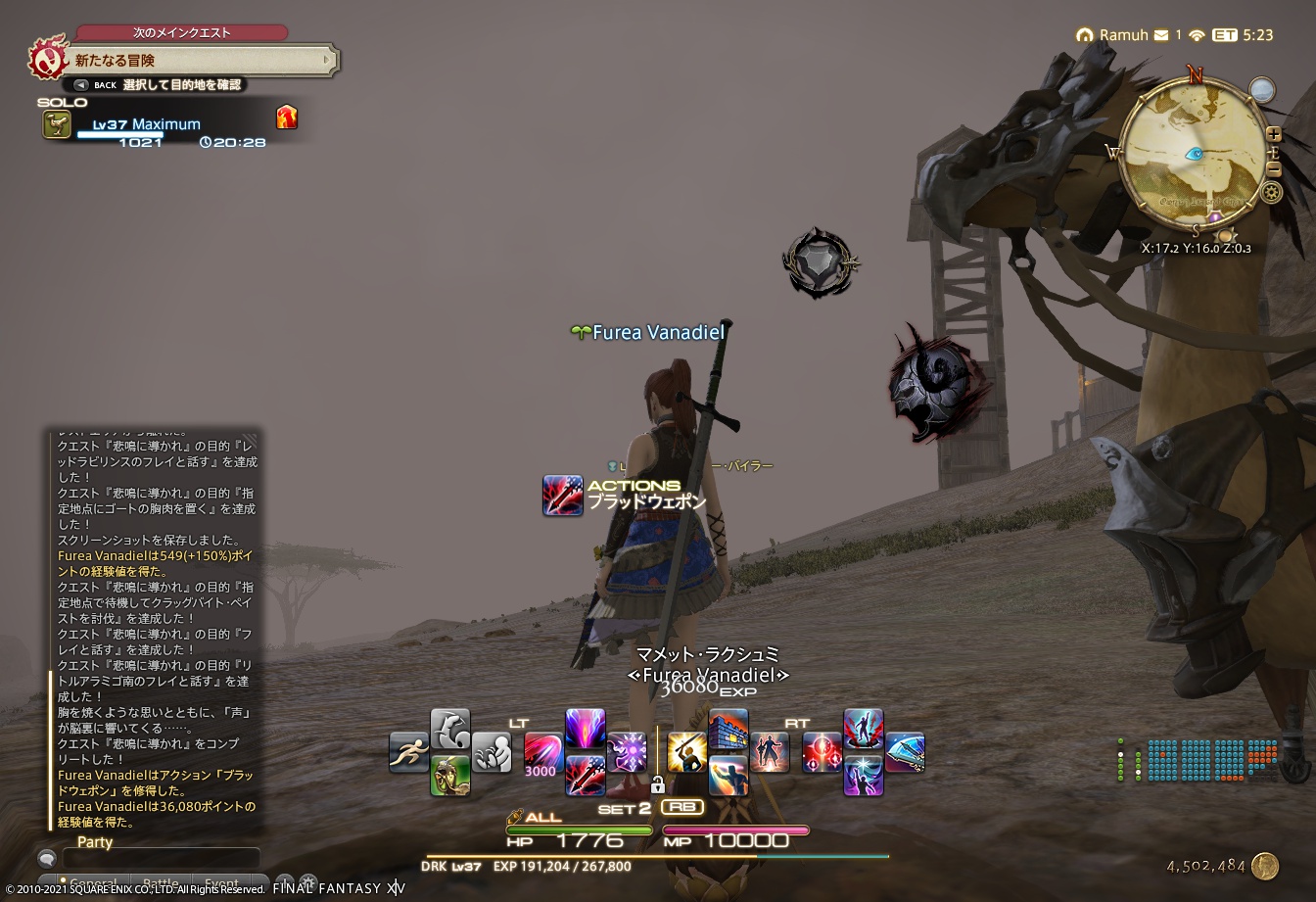Image resolution: width=1316 pixels, height=902 pixels.
Task: Use the red slash ability showing 3000
Action: (543, 752)
